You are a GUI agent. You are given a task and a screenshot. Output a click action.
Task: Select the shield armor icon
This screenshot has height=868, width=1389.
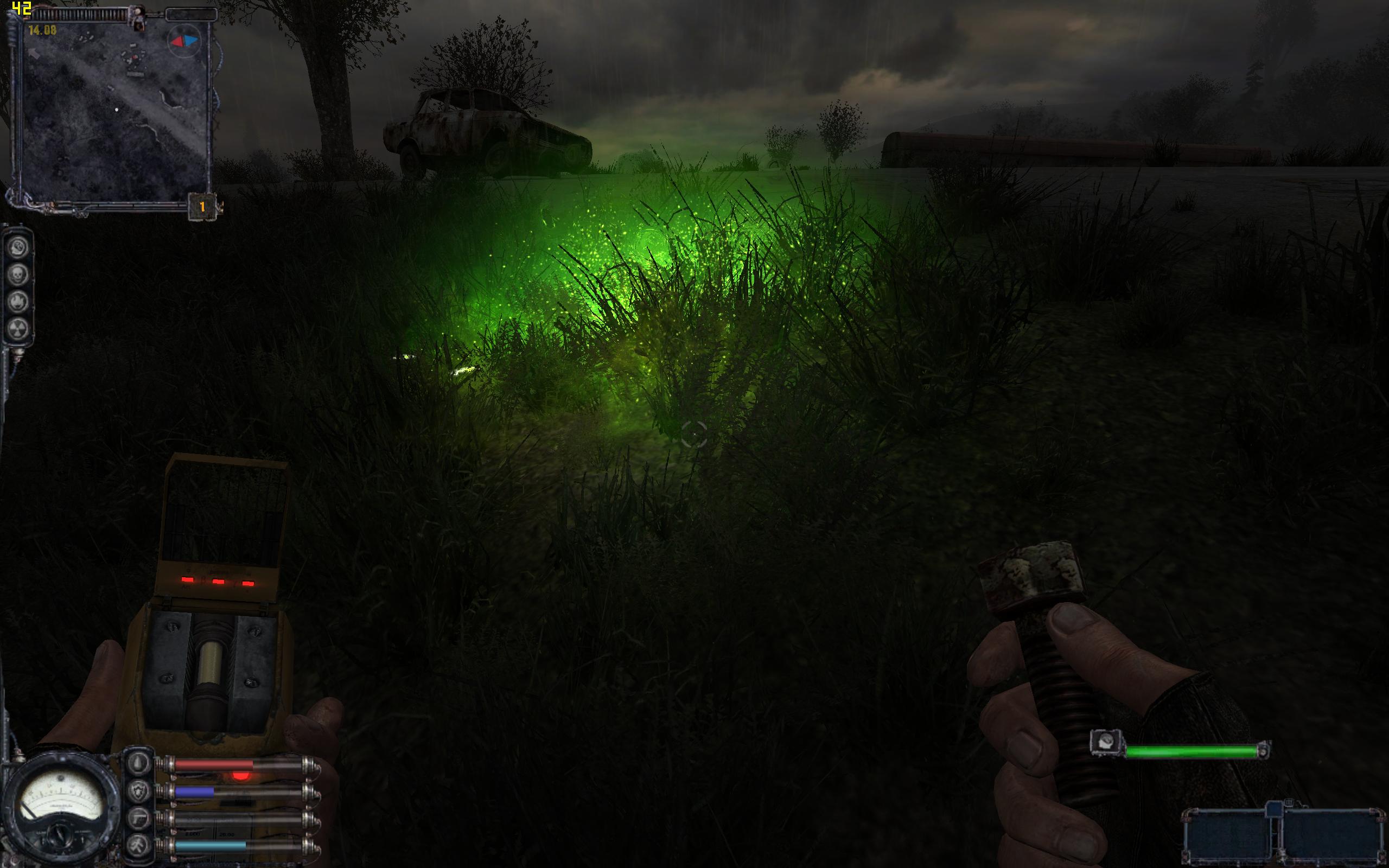[139, 792]
